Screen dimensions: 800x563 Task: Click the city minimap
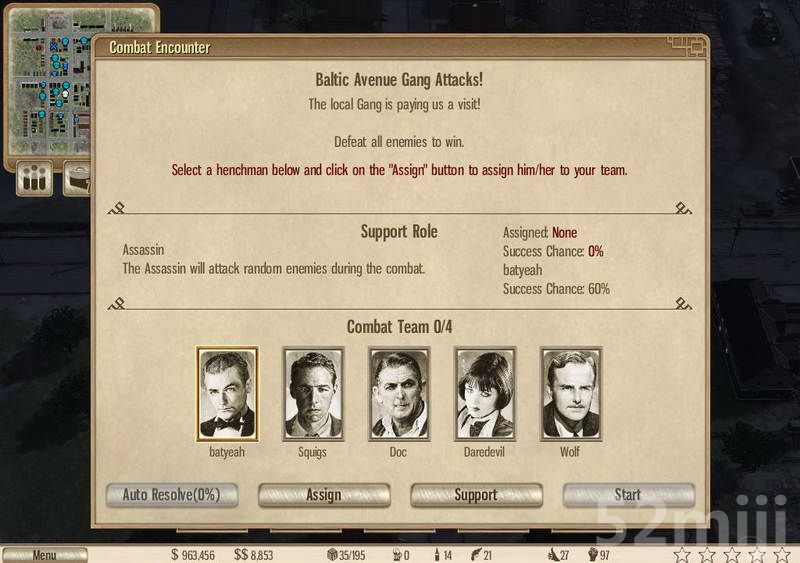(48, 80)
